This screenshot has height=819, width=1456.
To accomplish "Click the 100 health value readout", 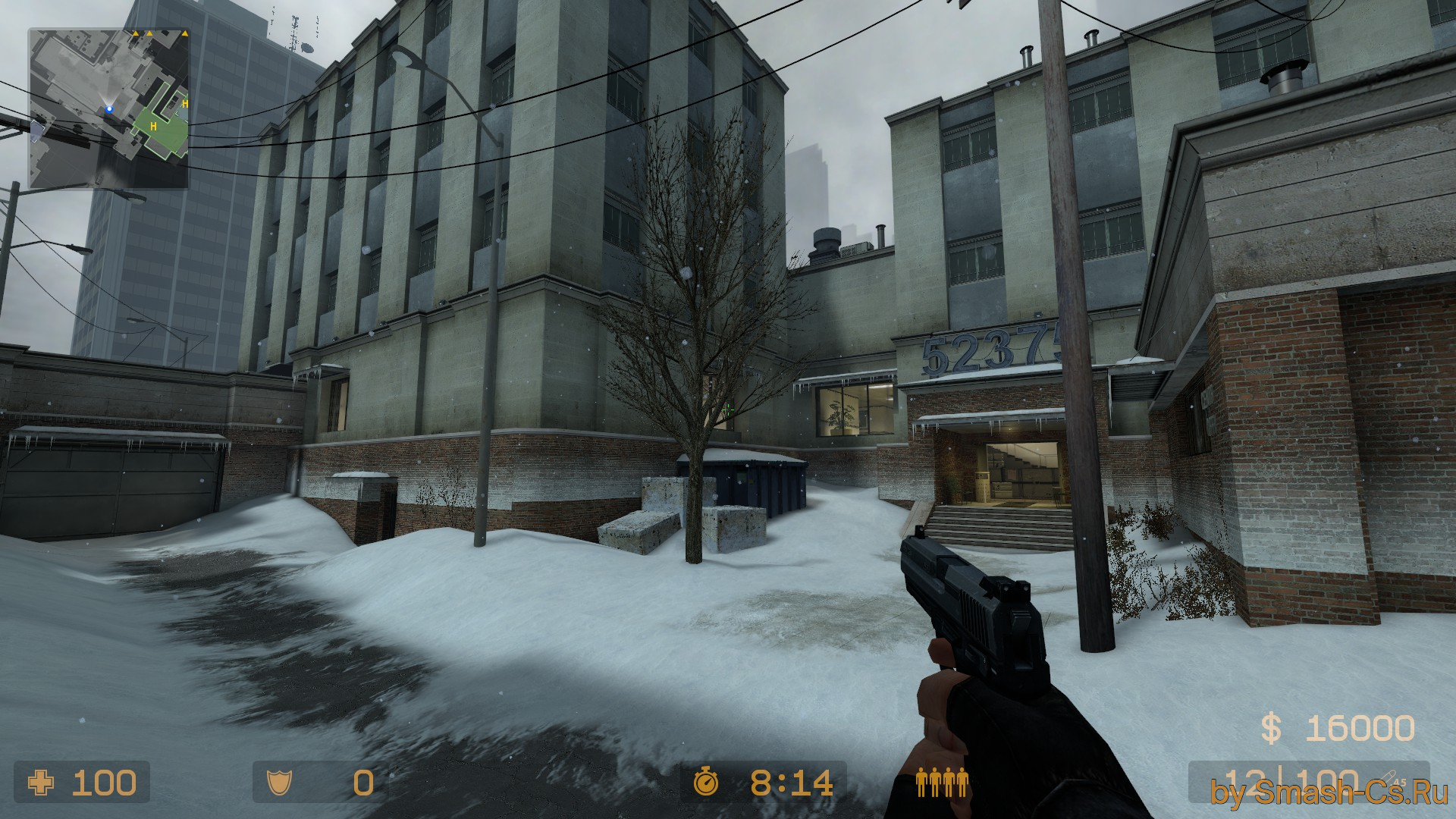I will click(106, 783).
